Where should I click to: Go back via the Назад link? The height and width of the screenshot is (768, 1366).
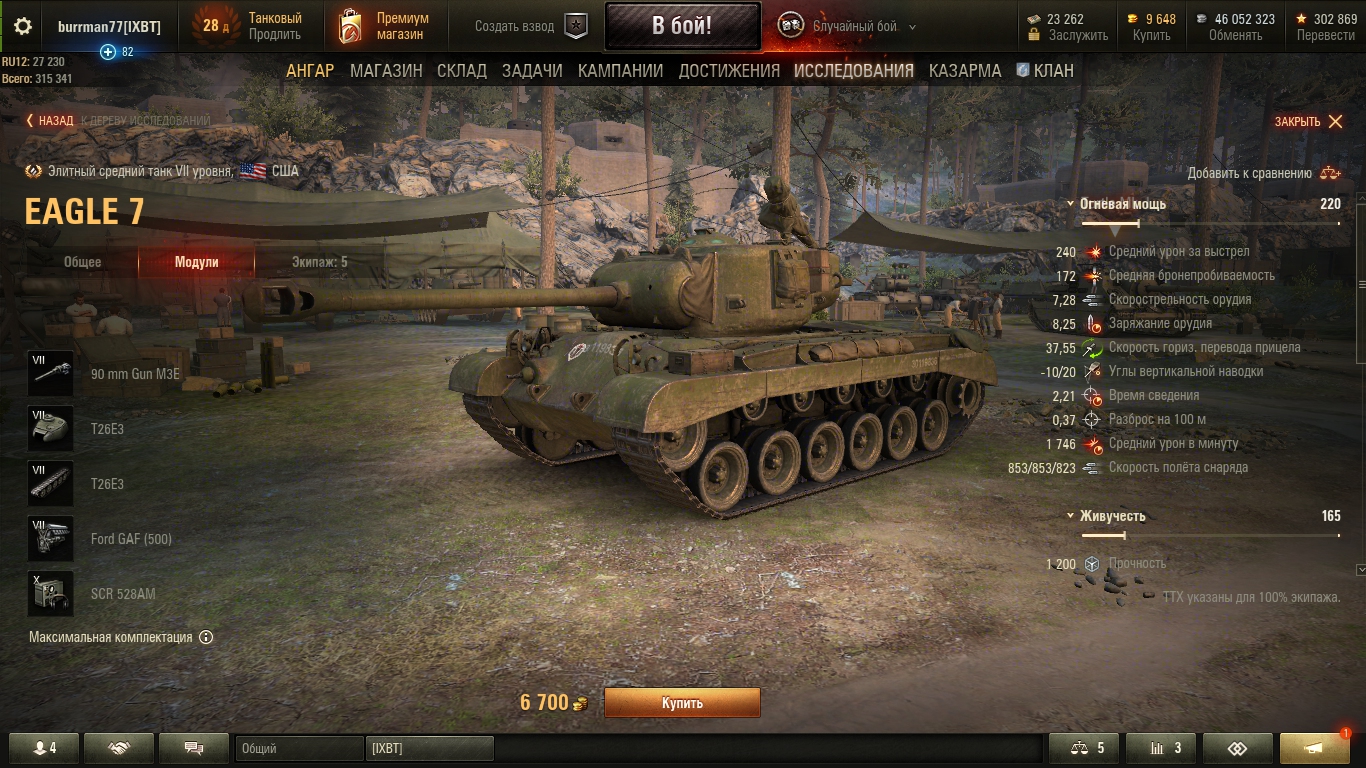click(50, 121)
